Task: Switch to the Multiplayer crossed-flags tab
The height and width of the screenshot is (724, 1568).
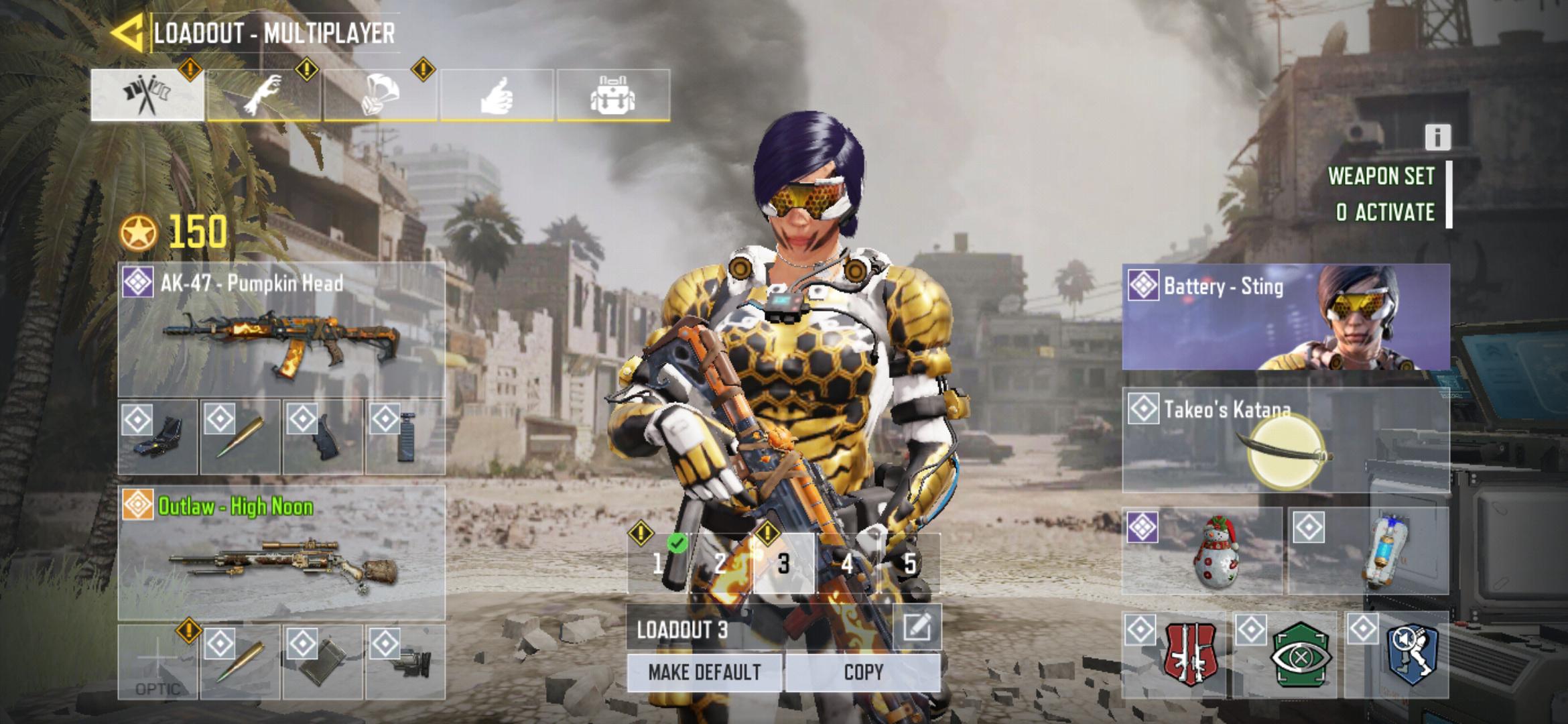Action: [x=147, y=95]
